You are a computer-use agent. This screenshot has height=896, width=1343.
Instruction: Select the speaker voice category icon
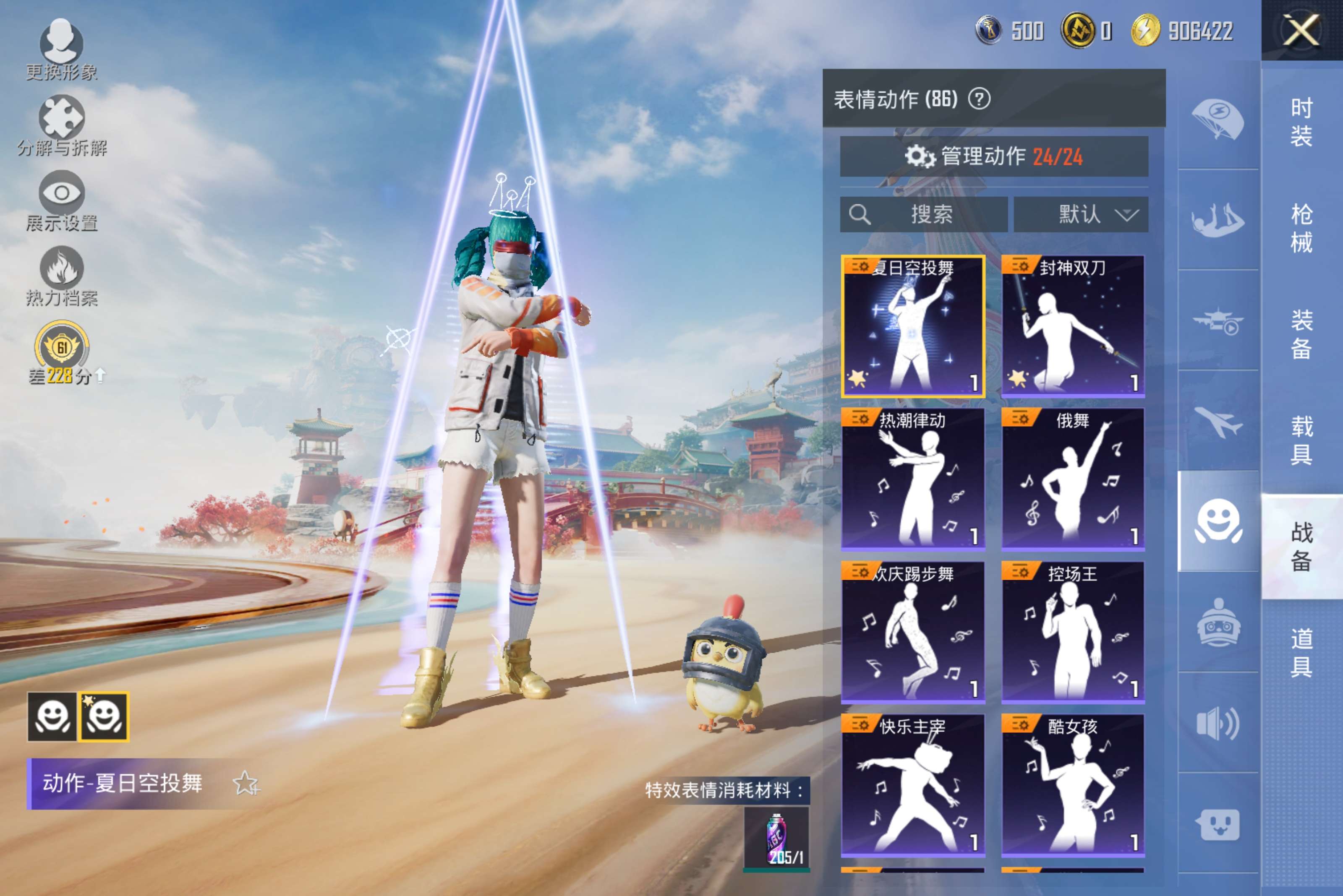click(1218, 723)
